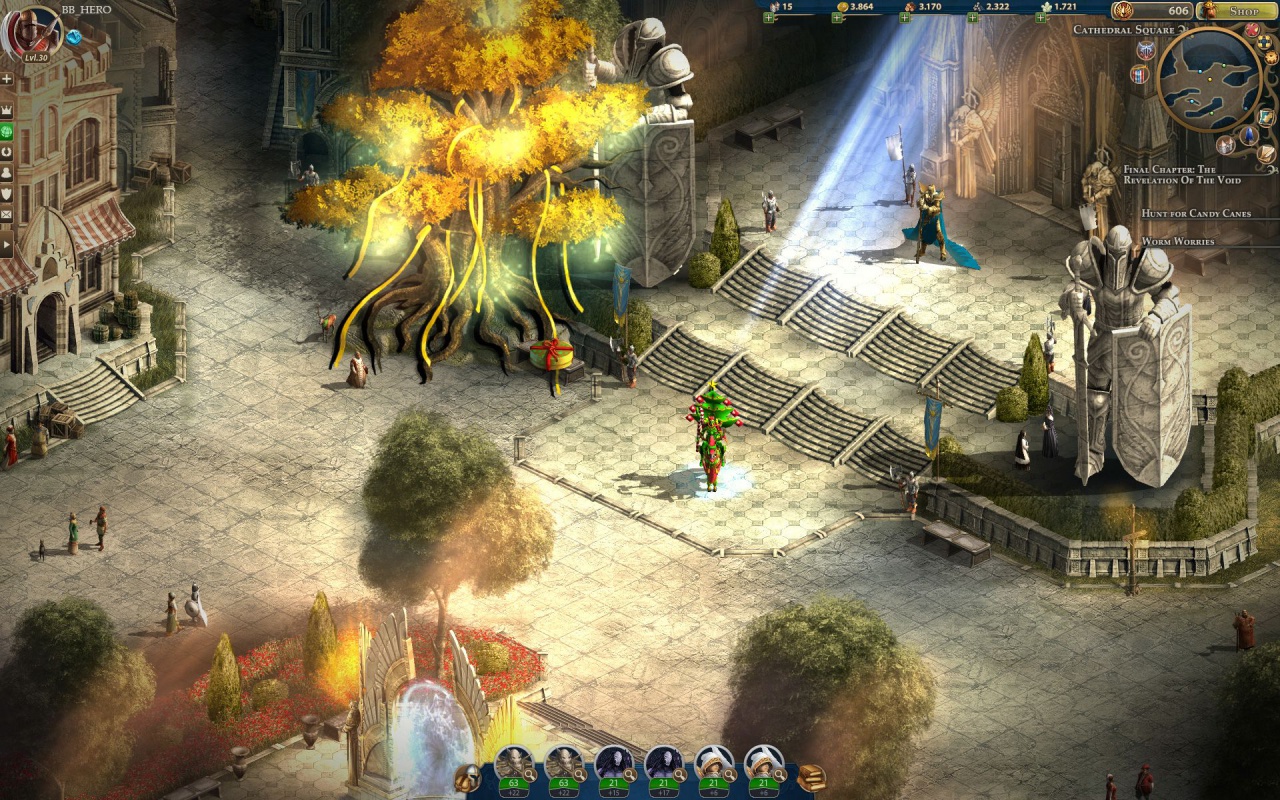The height and width of the screenshot is (800, 1280).
Task: Click the red X icon beside the minimap
Action: click(1252, 30)
